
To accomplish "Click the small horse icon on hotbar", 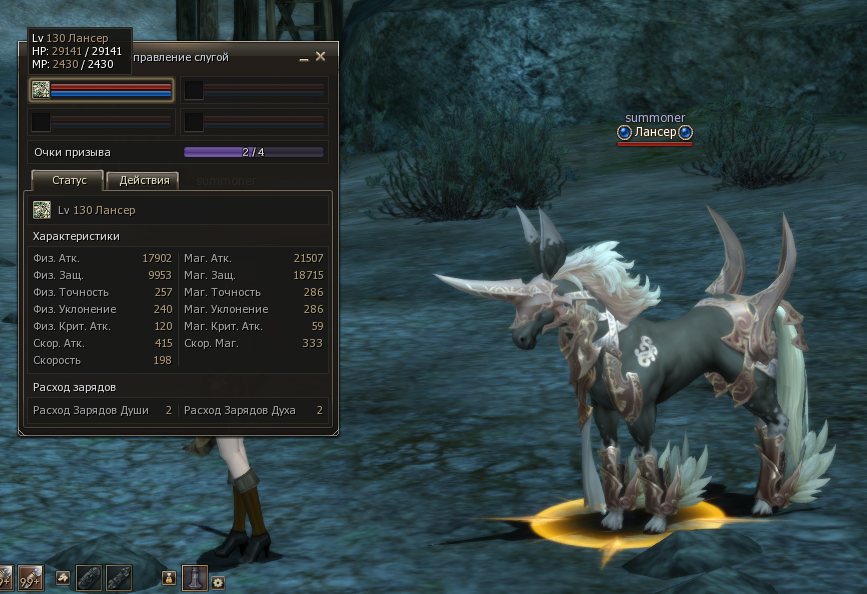I will (x=62, y=578).
